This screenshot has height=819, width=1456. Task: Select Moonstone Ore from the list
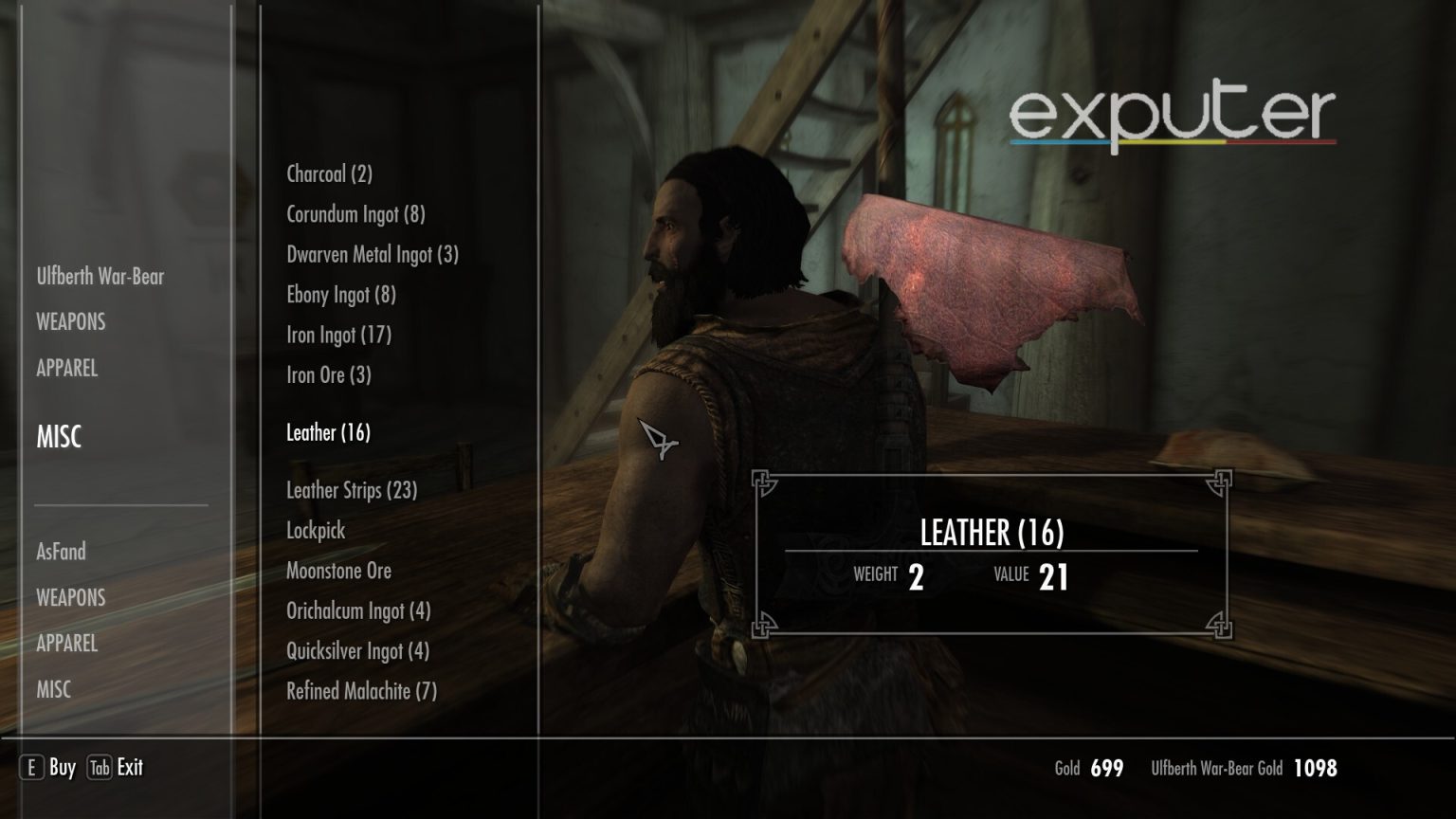click(x=338, y=571)
